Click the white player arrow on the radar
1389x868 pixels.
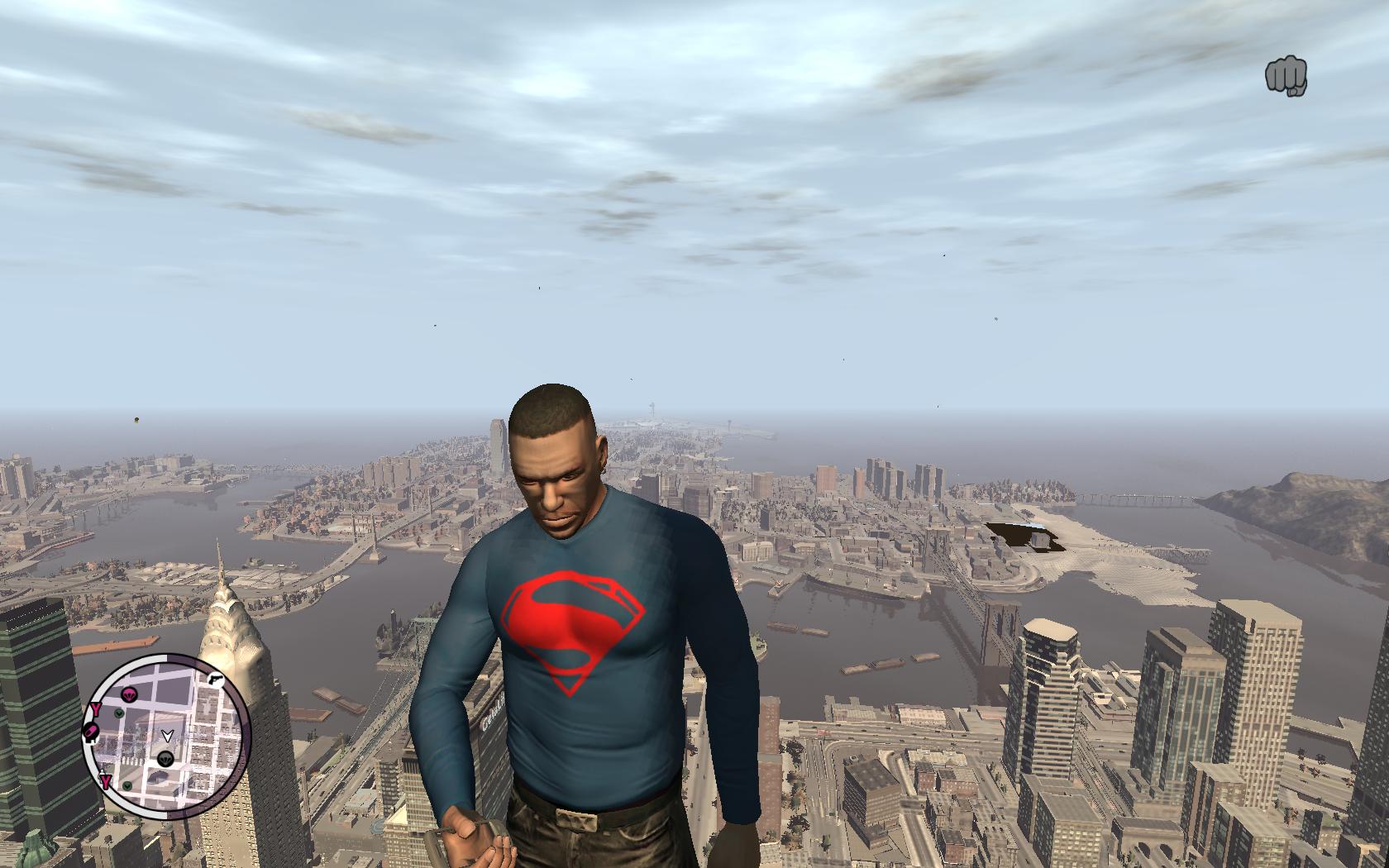point(166,735)
